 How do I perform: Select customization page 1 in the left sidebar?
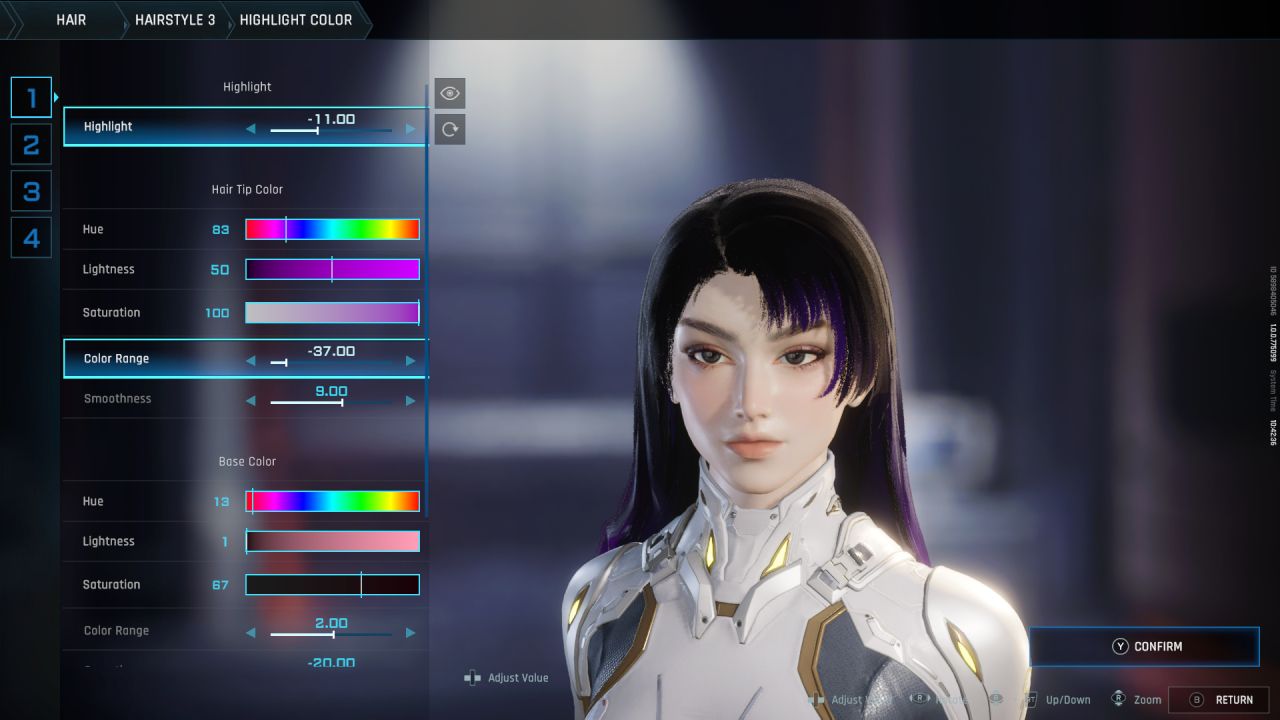pyautogui.click(x=30, y=98)
